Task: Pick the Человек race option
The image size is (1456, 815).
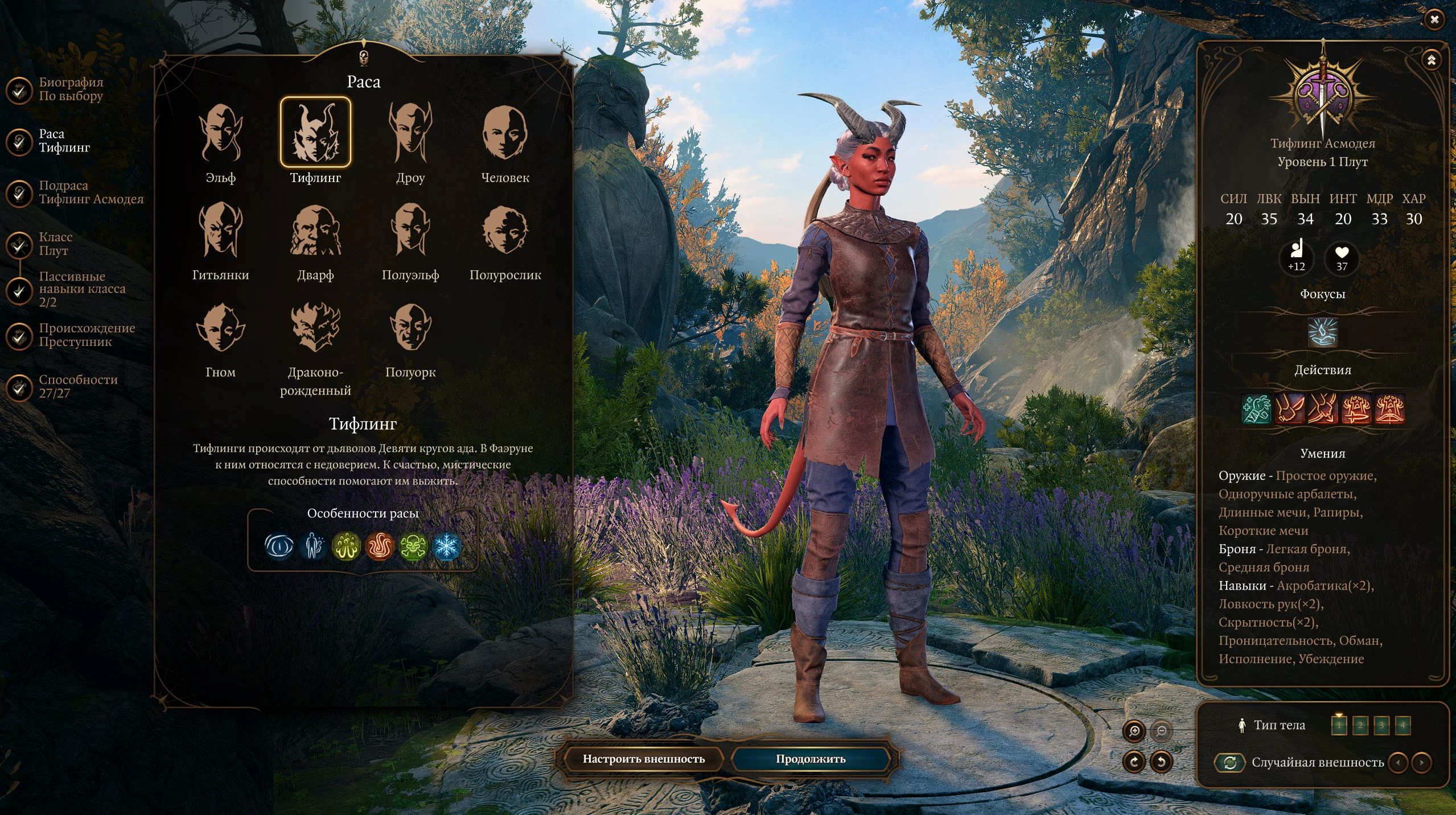Action: click(505, 133)
